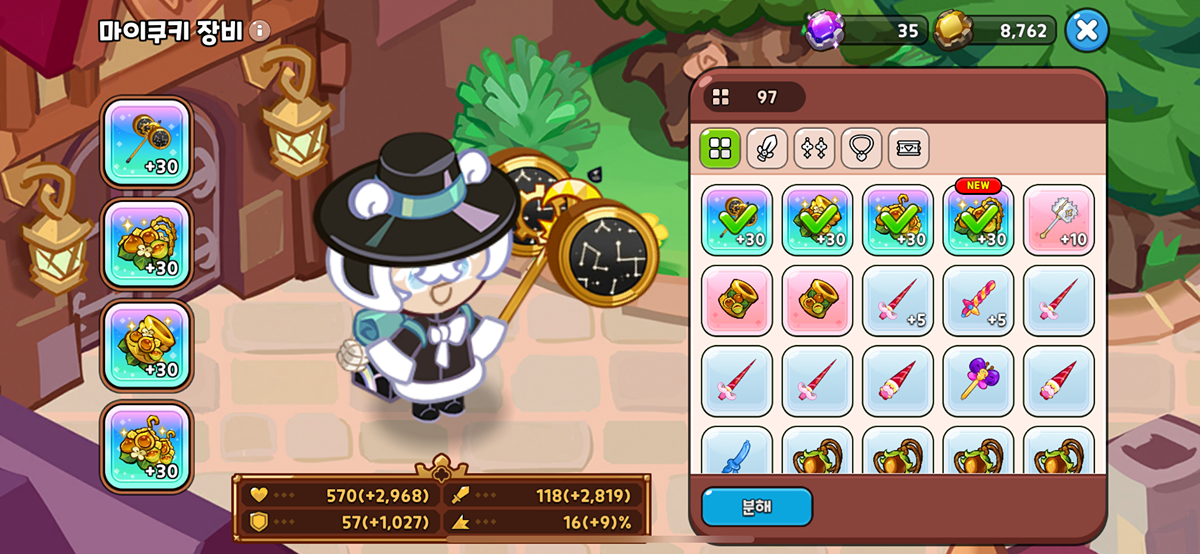The width and height of the screenshot is (1200, 554).
Task: Filter inventory by the dagger weapon tab
Action: coord(767,148)
